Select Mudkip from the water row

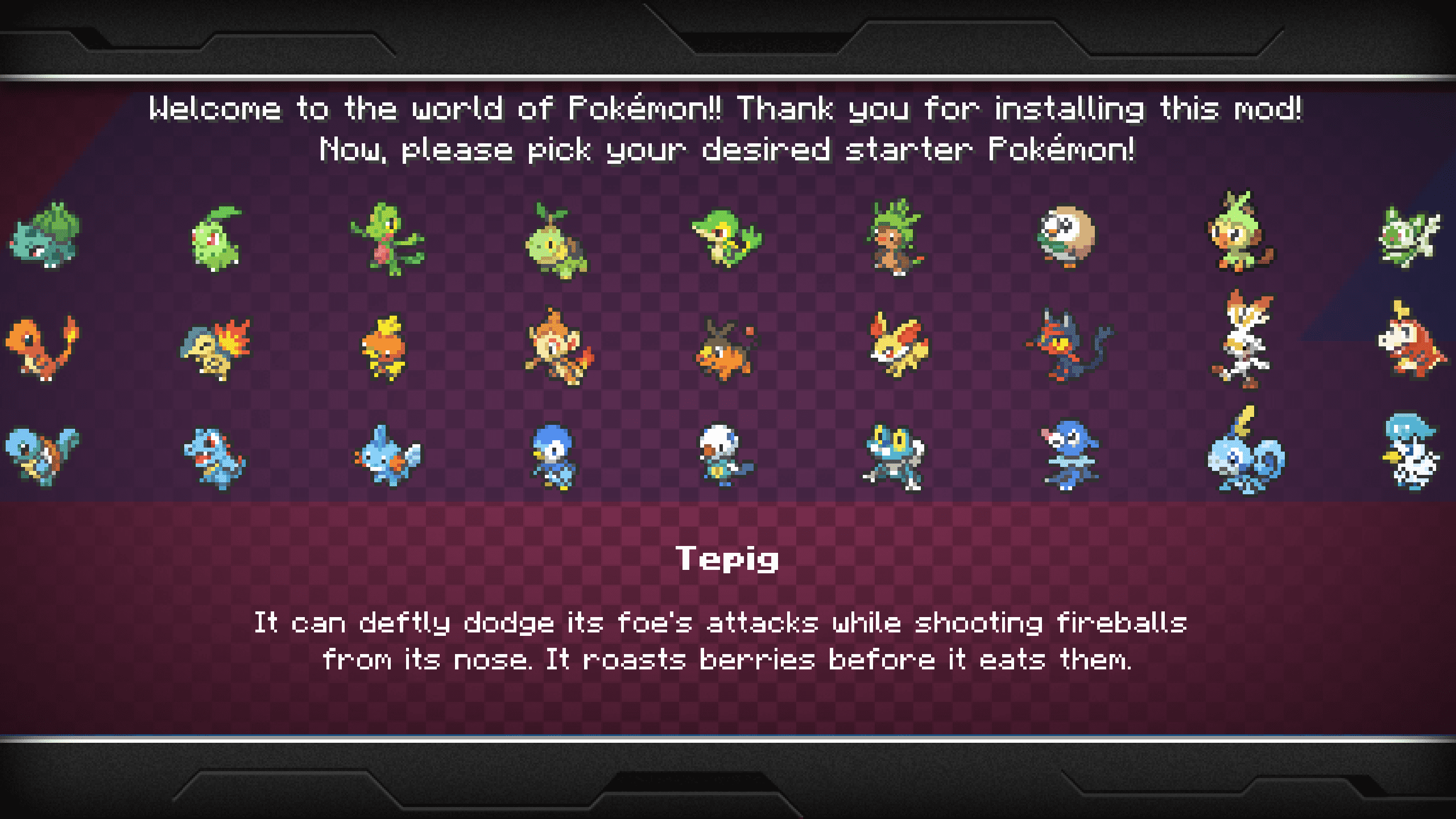point(388,456)
